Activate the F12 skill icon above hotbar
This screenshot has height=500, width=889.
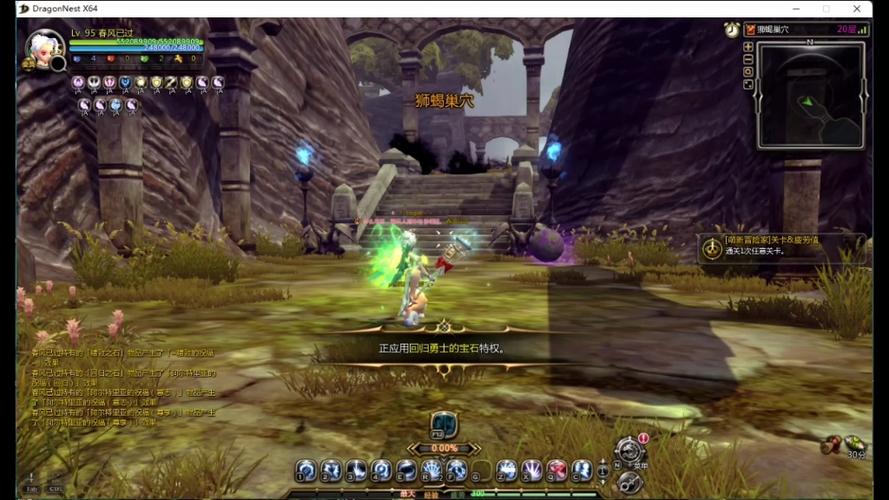coord(443,424)
